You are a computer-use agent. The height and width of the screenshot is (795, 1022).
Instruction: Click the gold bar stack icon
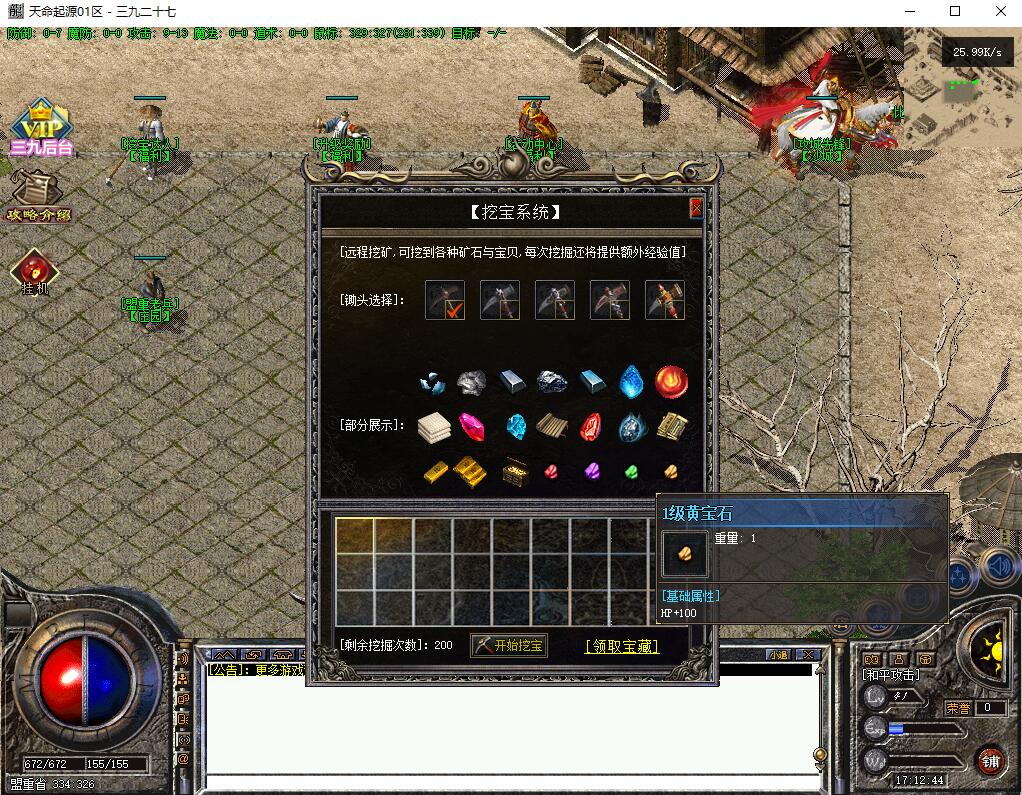pyautogui.click(x=470, y=470)
